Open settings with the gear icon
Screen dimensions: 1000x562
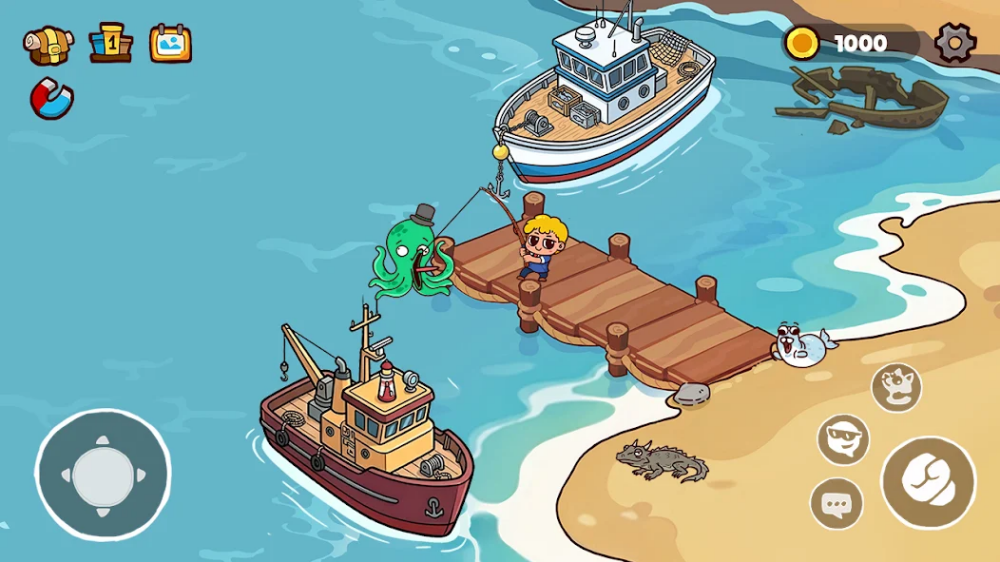pyautogui.click(x=954, y=43)
